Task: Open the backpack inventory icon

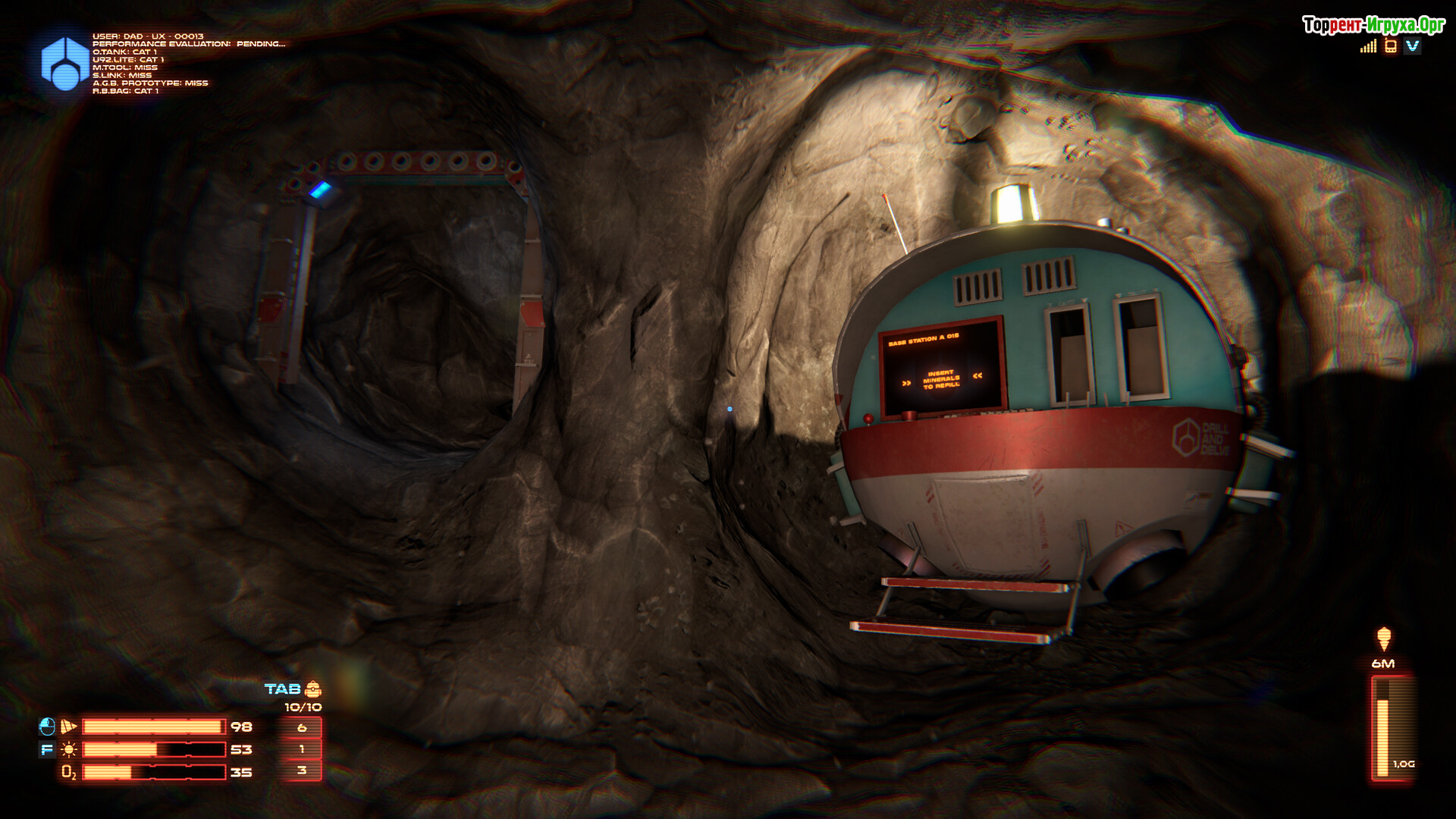Action: pos(313,689)
